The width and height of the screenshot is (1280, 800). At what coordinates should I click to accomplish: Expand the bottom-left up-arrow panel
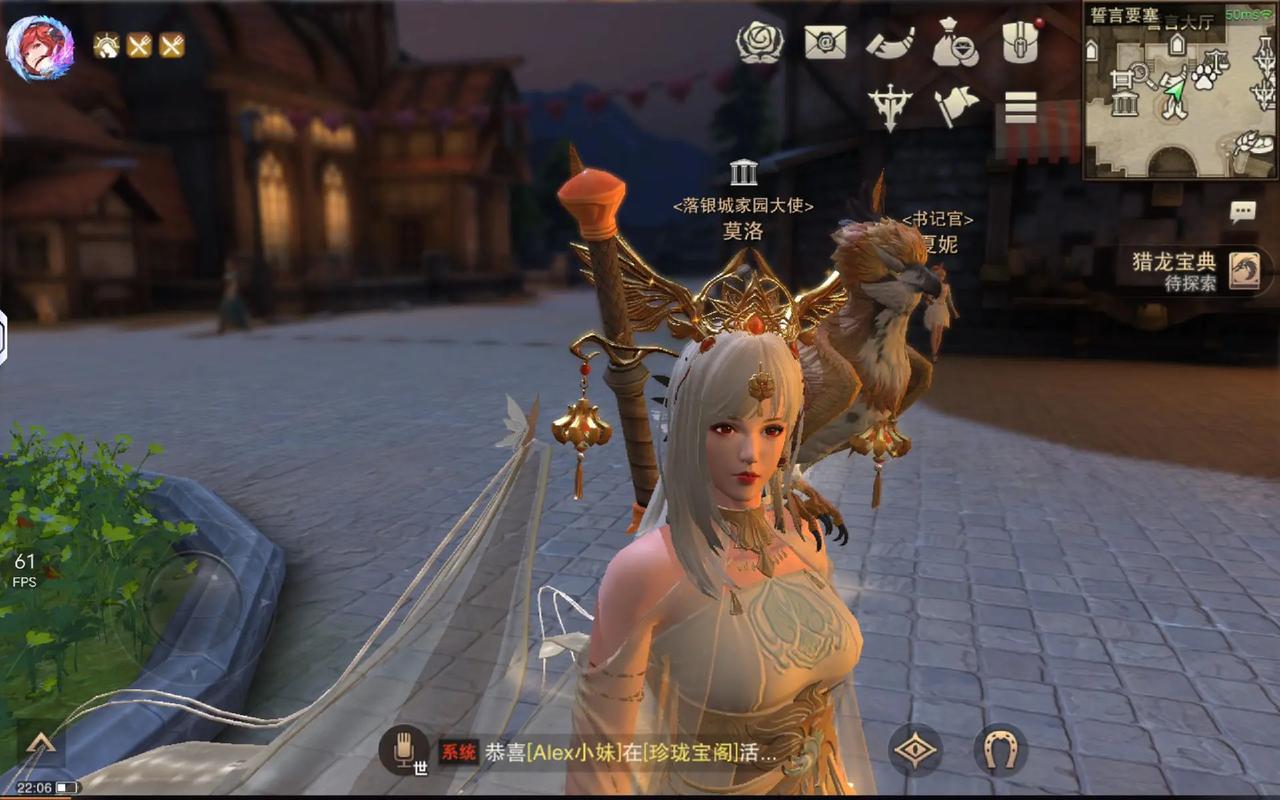click(x=40, y=743)
